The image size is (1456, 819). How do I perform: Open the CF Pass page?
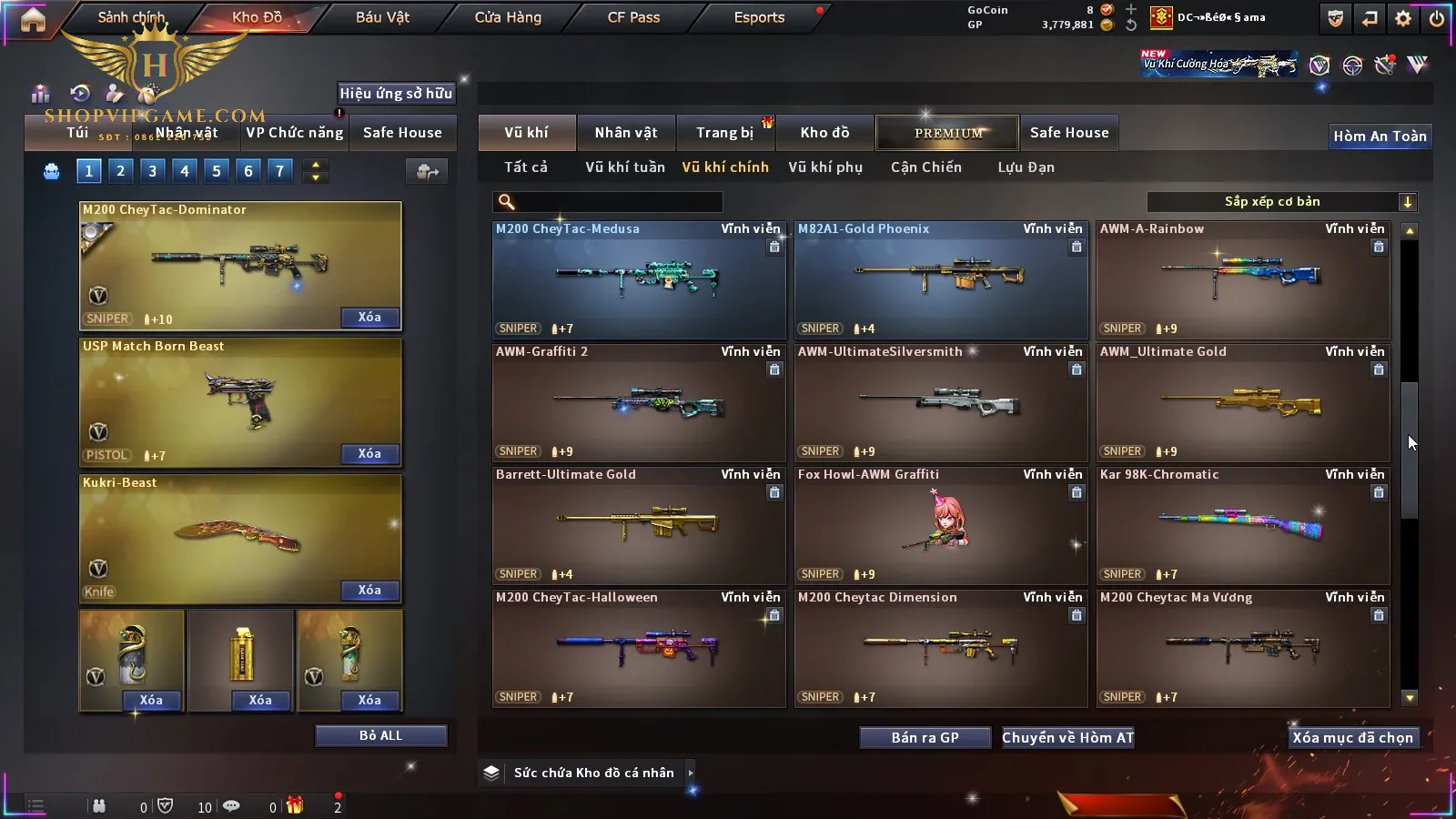(x=633, y=17)
